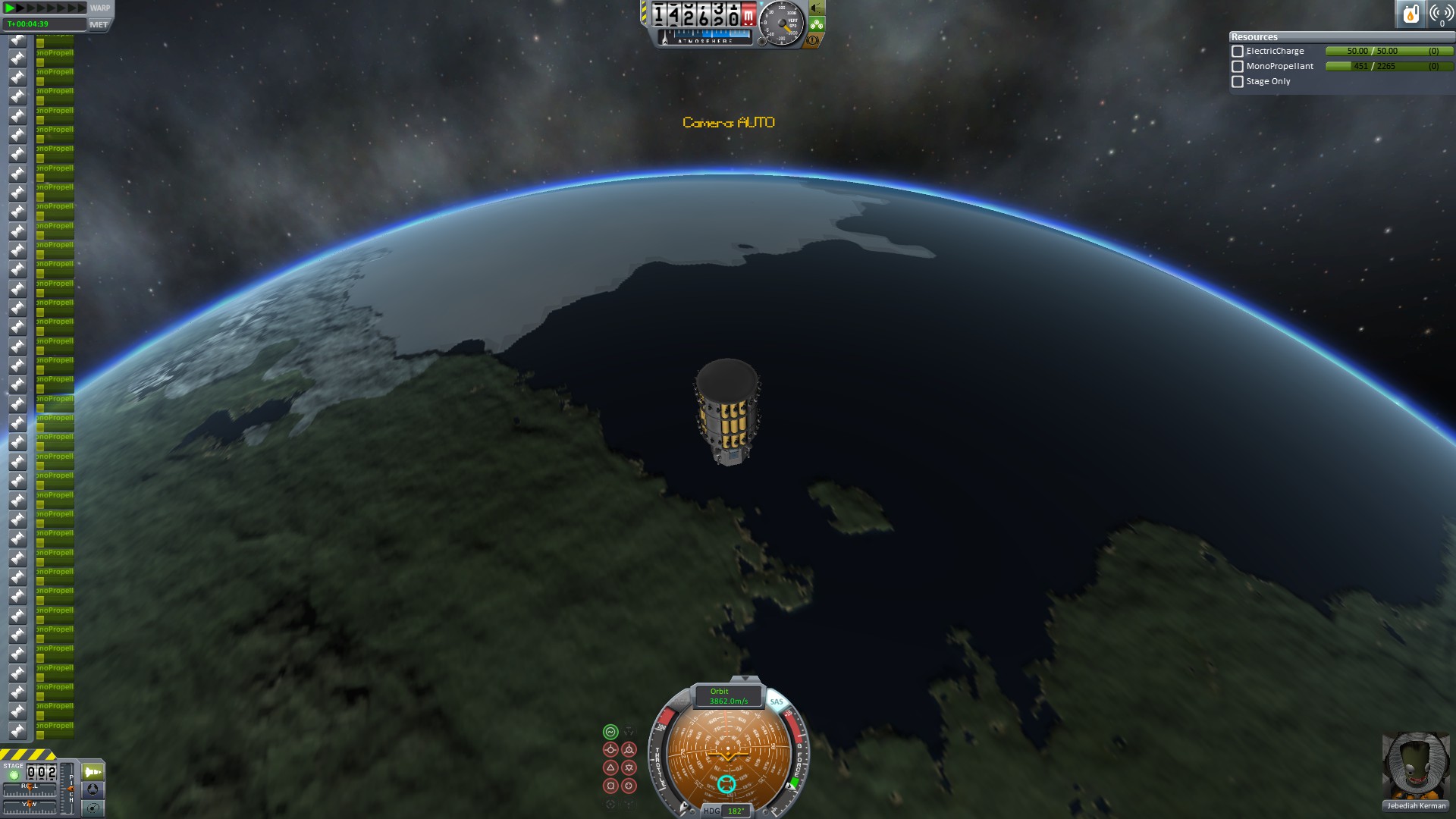The height and width of the screenshot is (819, 1456).
Task: Toggle the SAS button on the navball
Action: (x=776, y=702)
